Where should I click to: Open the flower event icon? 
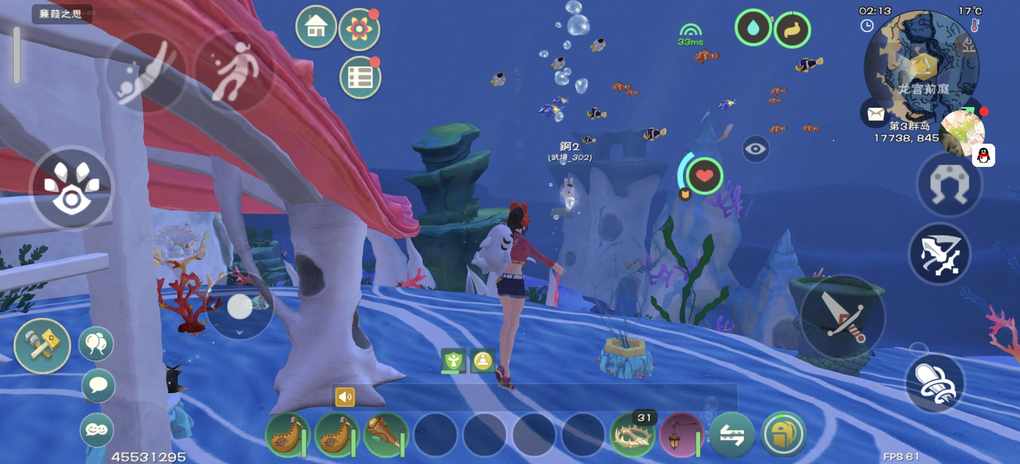click(x=359, y=29)
